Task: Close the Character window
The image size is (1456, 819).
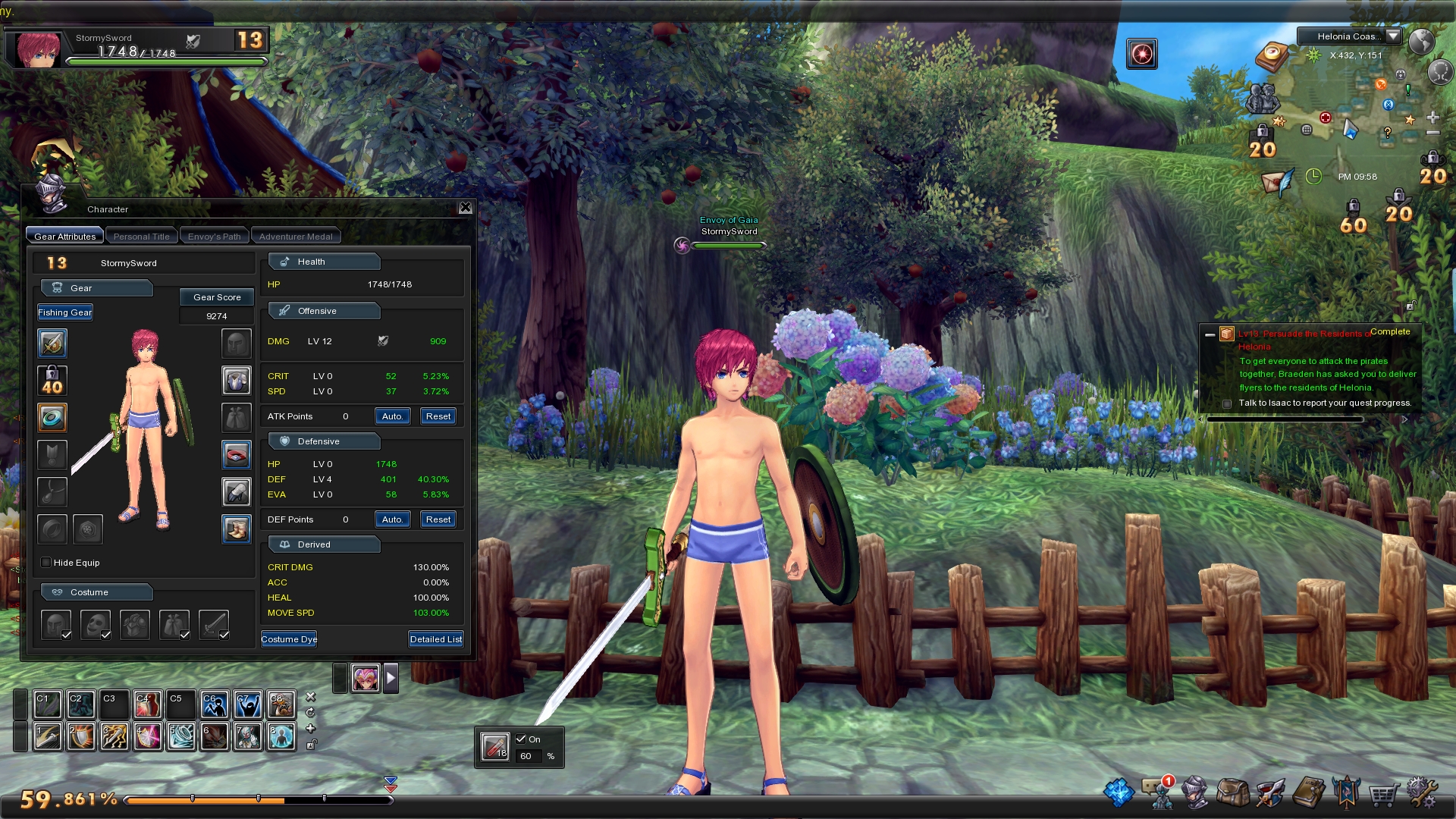Action: [466, 208]
